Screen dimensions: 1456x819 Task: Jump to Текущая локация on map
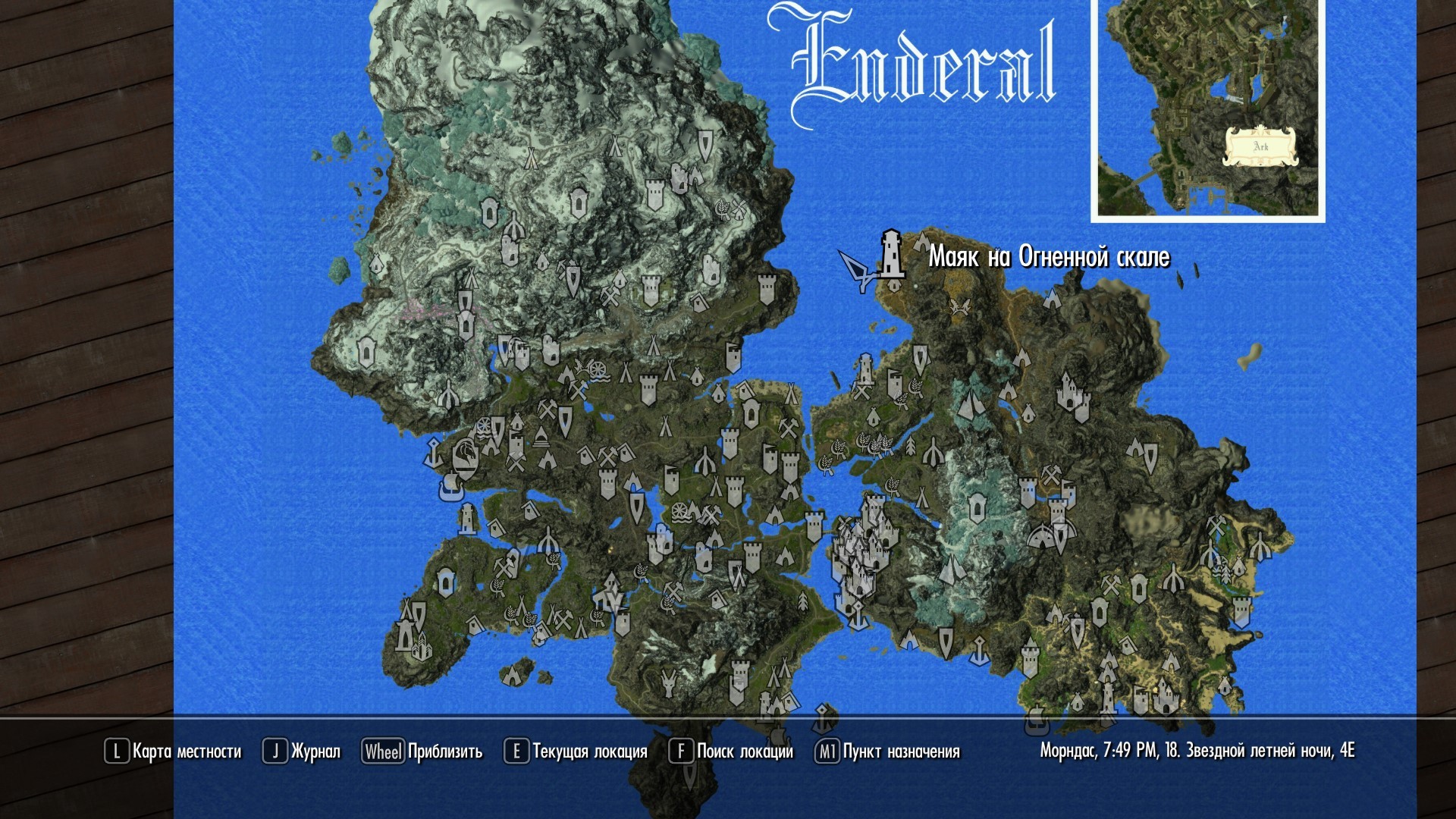(x=576, y=752)
